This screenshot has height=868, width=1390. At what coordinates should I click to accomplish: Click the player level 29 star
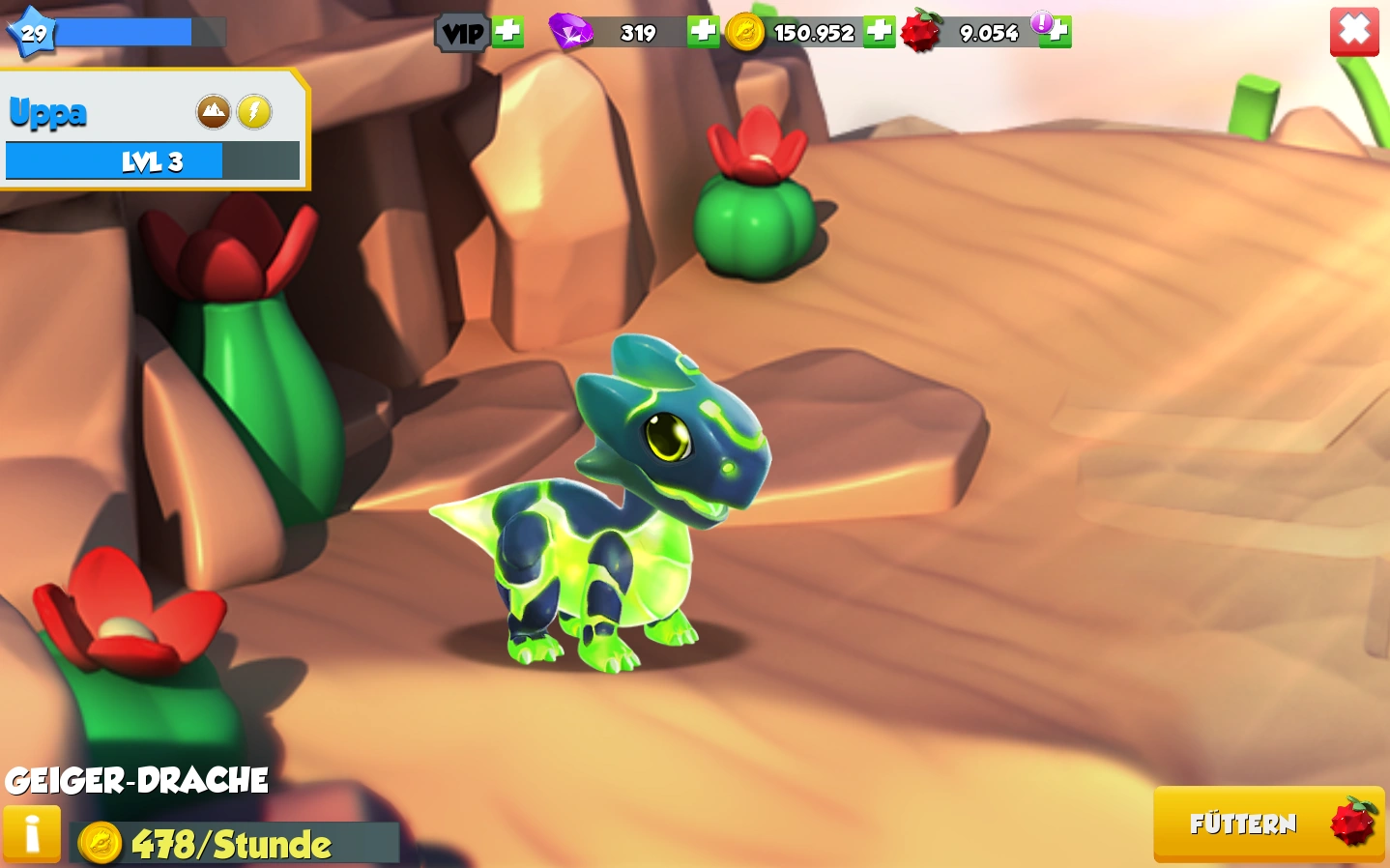coord(32,32)
